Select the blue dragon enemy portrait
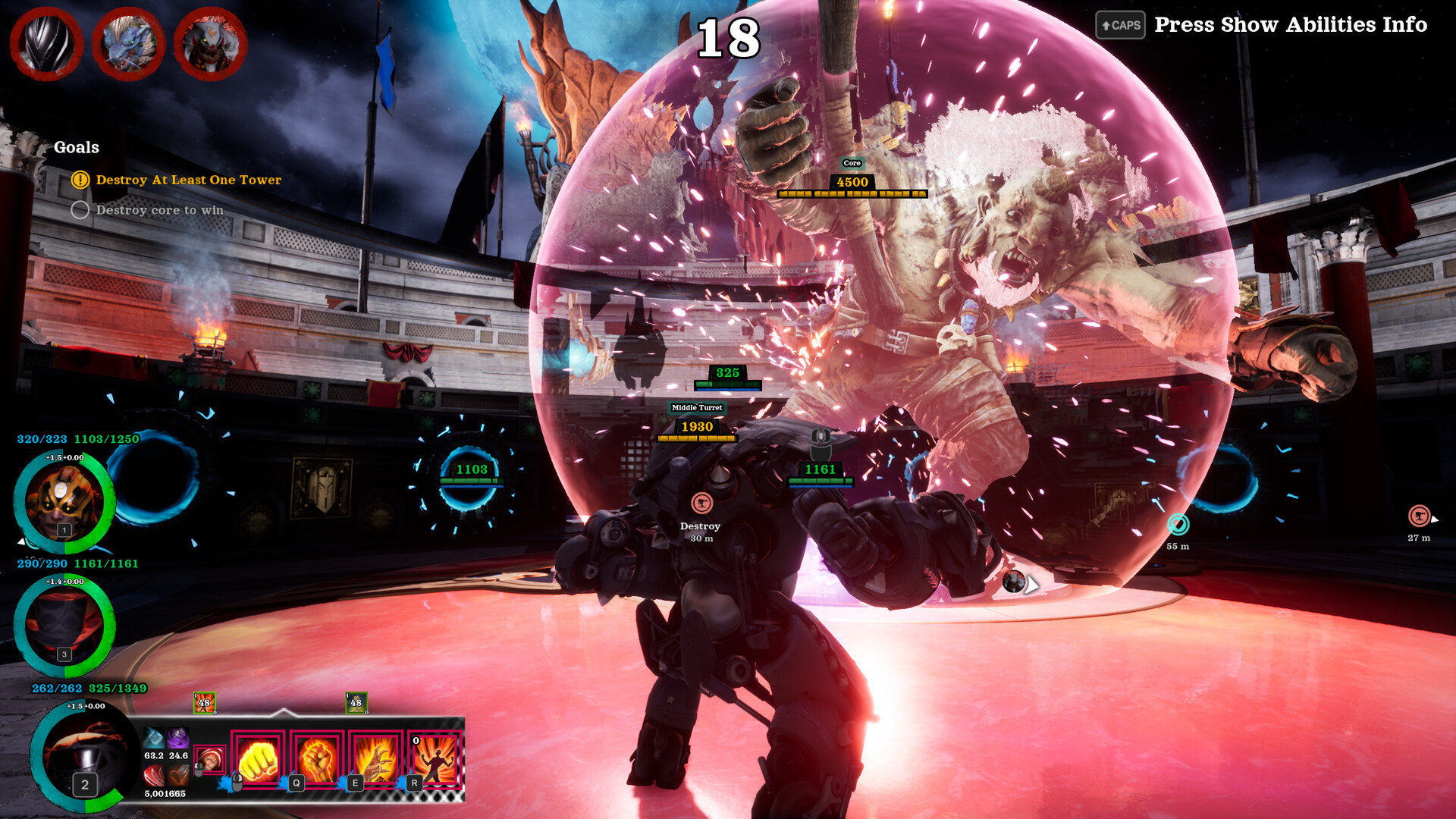 pyautogui.click(x=129, y=44)
